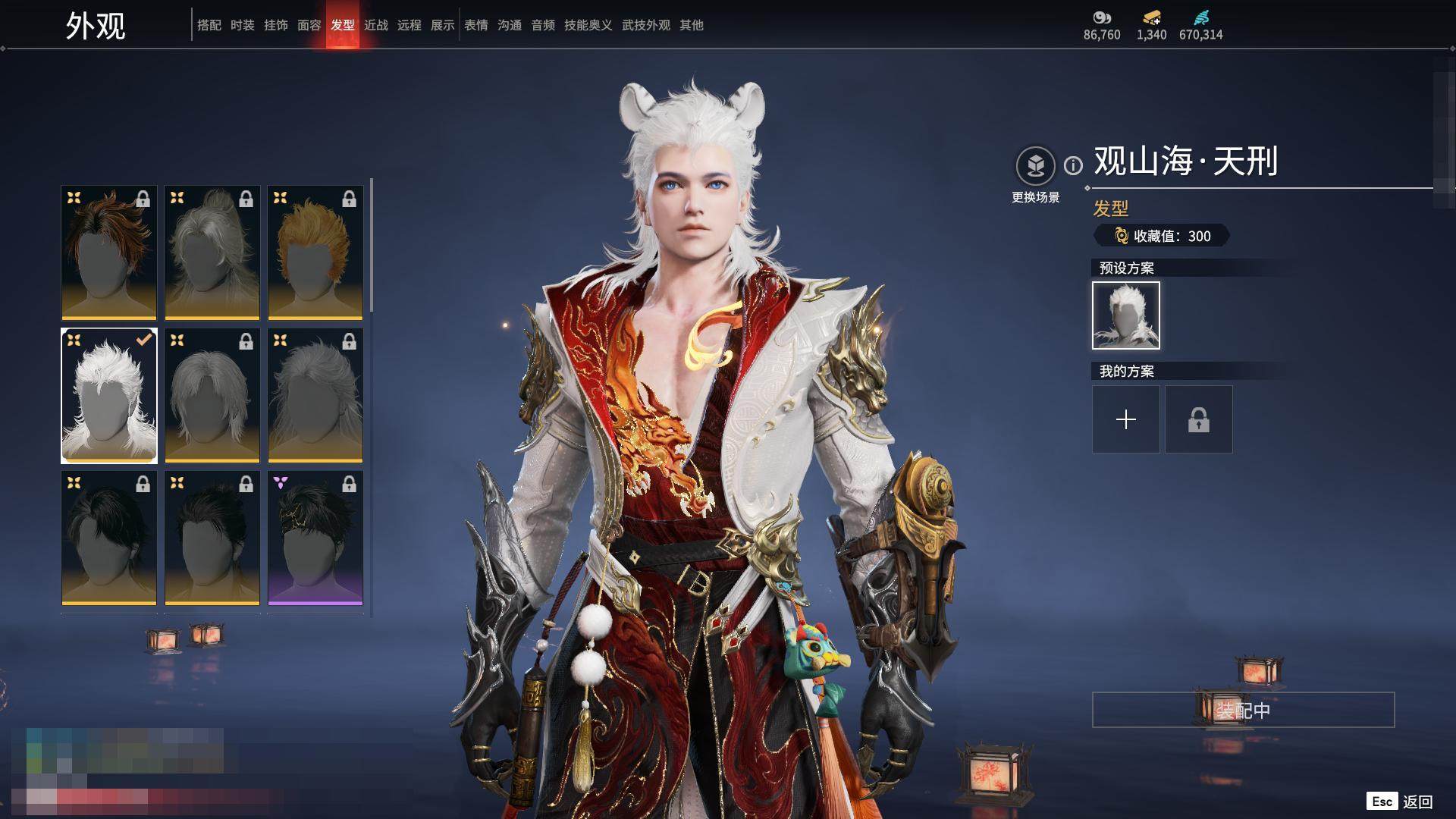Add a new scheme with the plus slot
1456x819 pixels.
tap(1125, 419)
